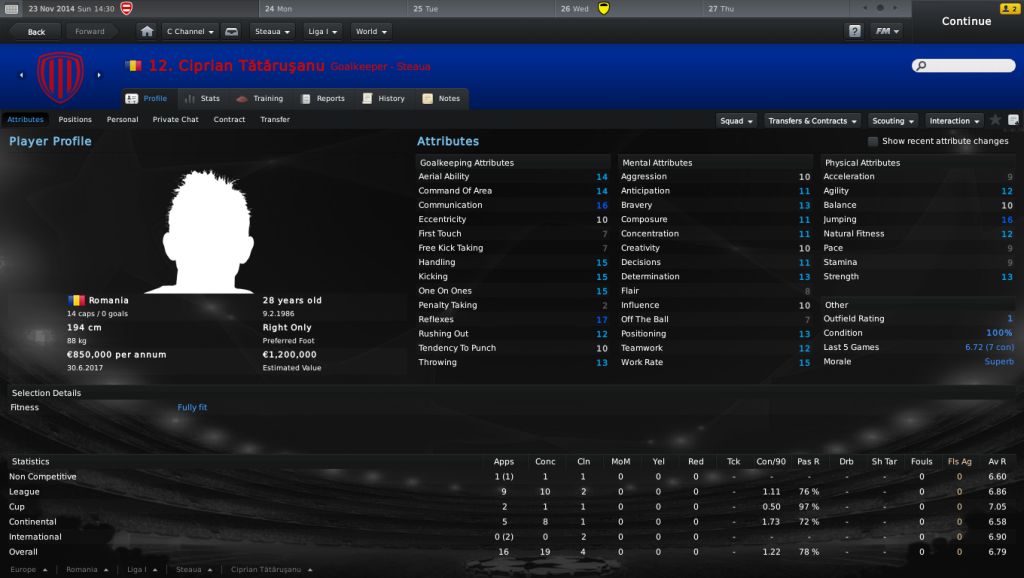Image resolution: width=1024 pixels, height=578 pixels.
Task: Open the Notes tab
Action: coord(441,99)
